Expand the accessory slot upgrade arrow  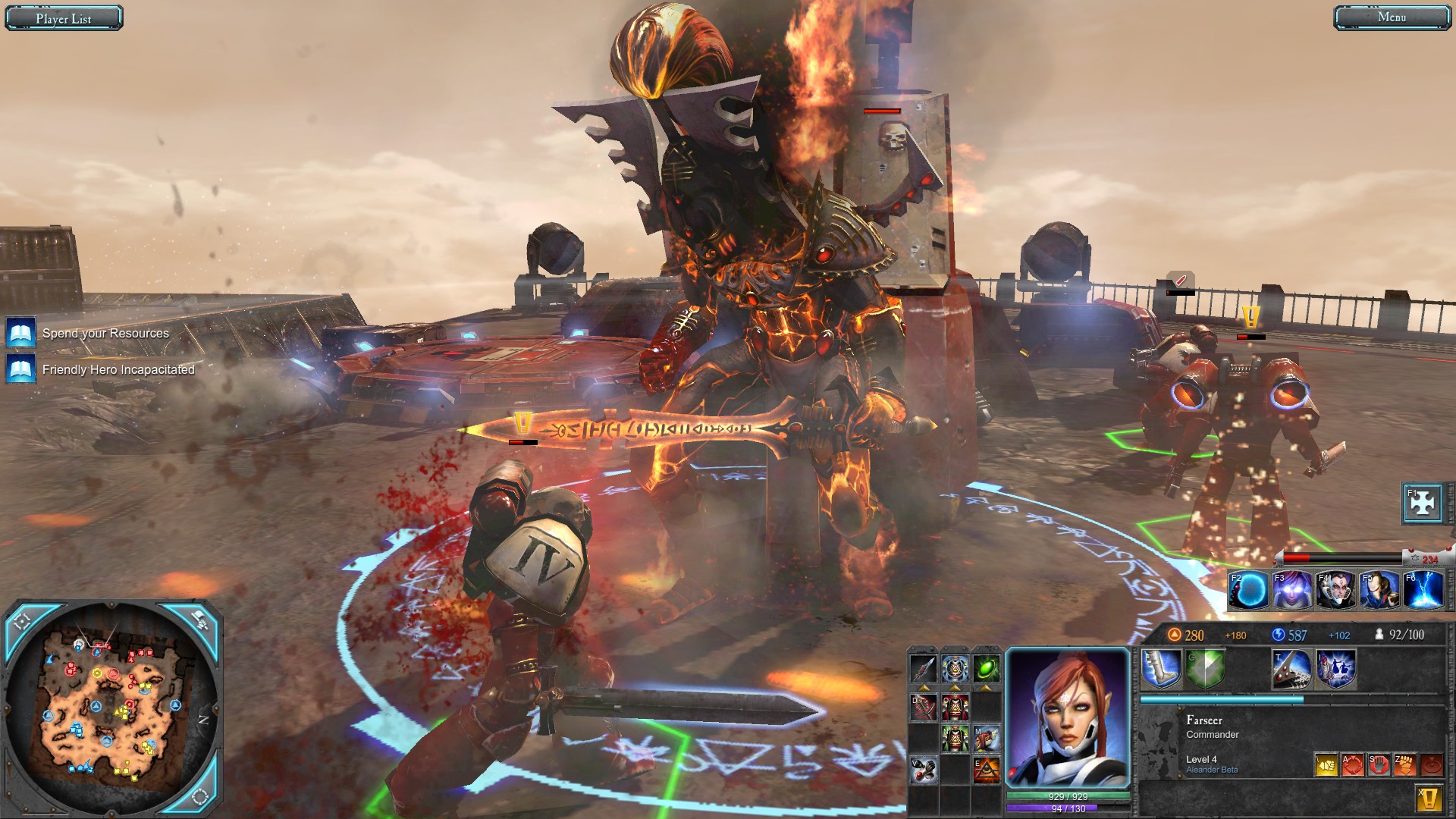point(987,687)
